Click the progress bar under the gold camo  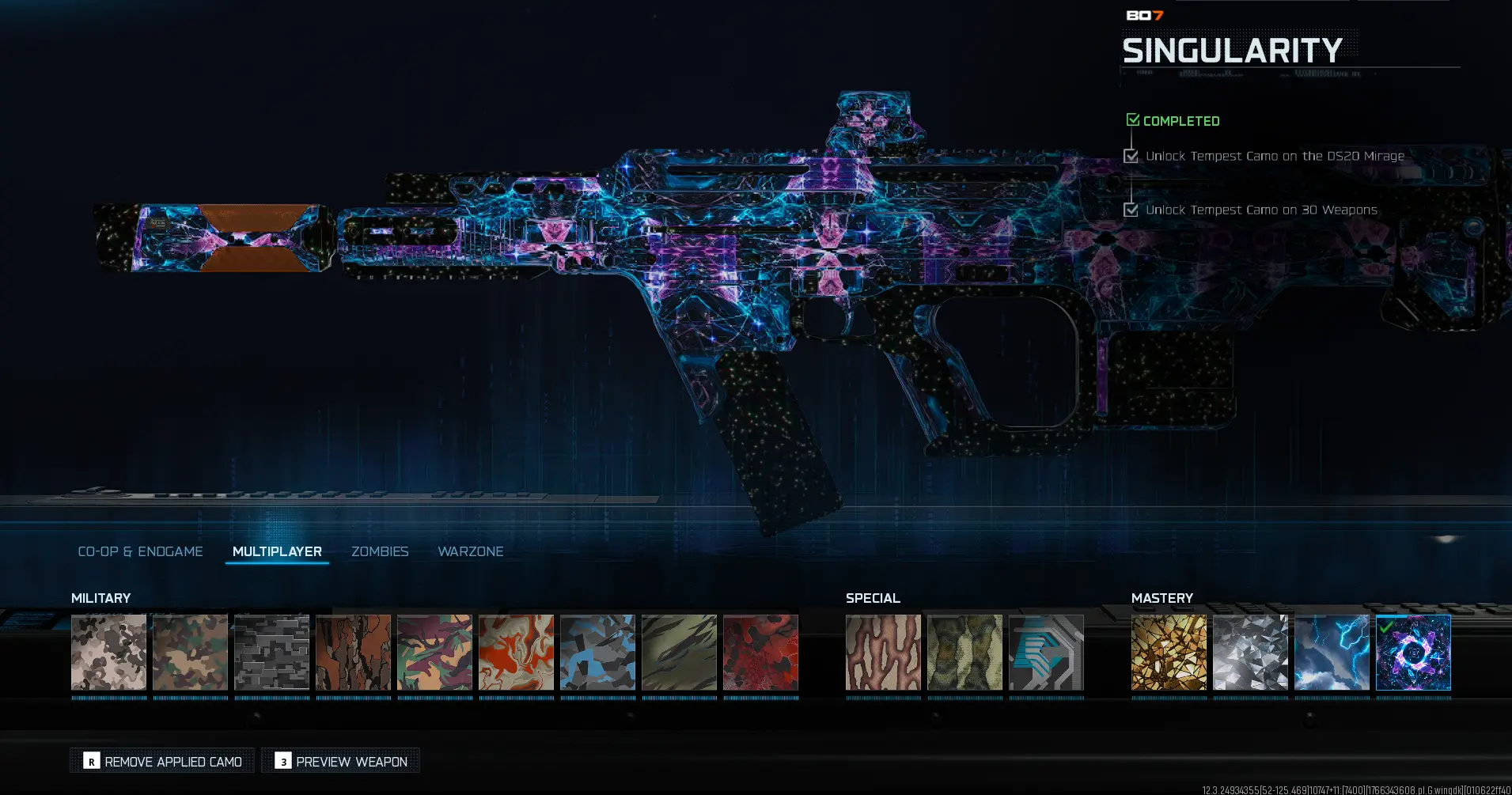coord(1169,696)
